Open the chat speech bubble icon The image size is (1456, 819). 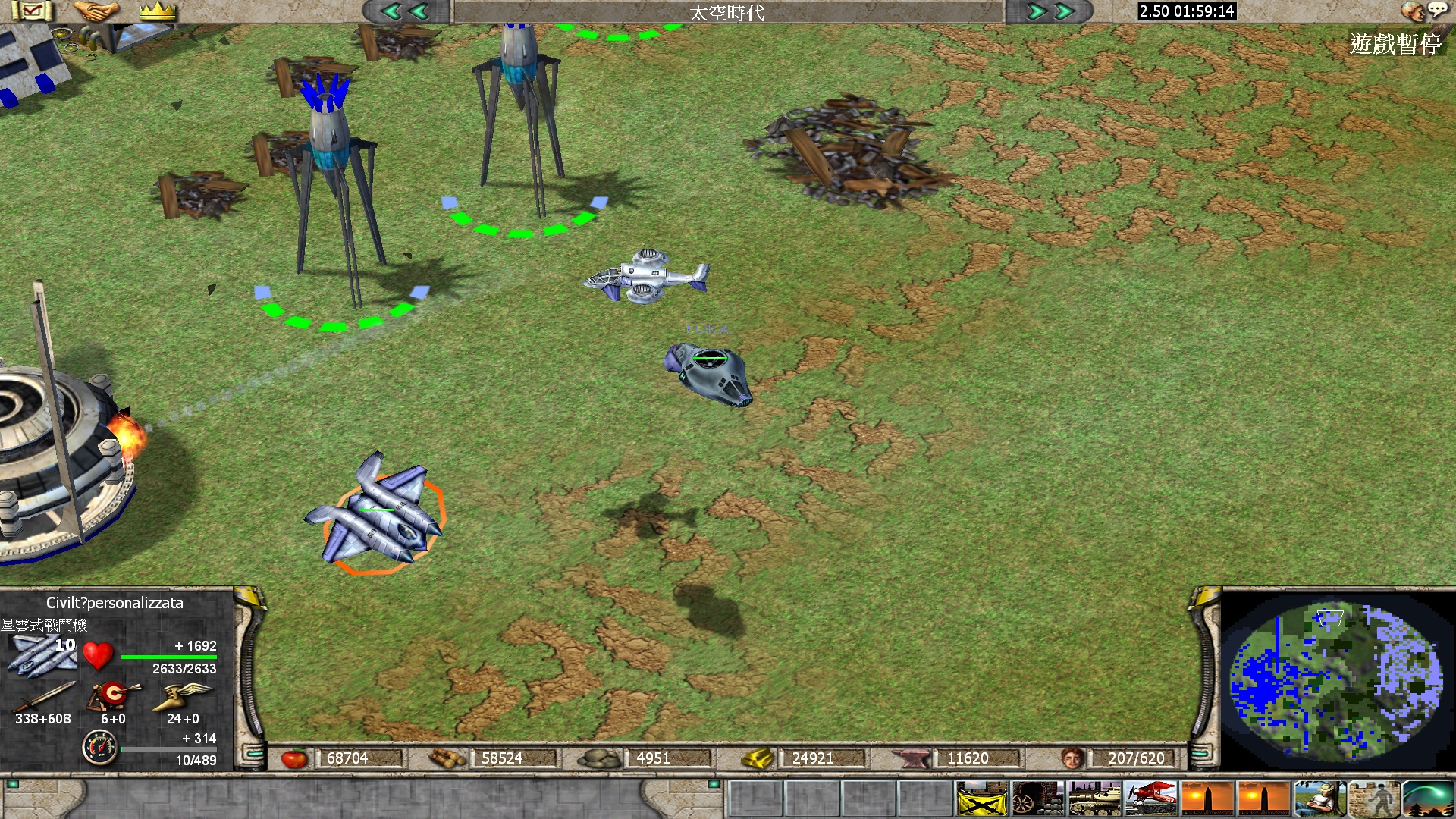tap(1437, 9)
